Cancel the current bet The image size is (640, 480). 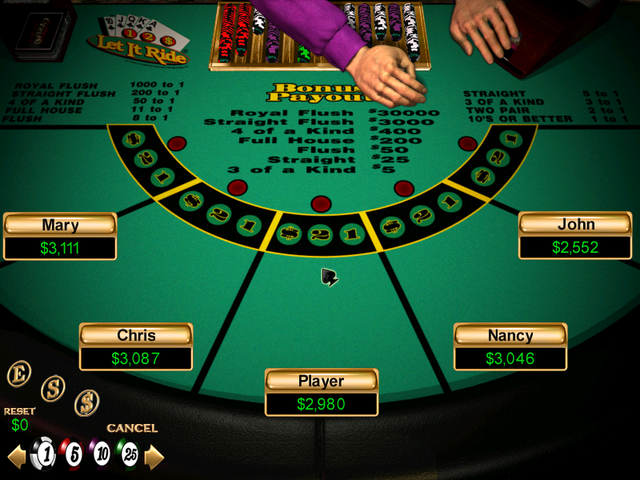tap(132, 428)
